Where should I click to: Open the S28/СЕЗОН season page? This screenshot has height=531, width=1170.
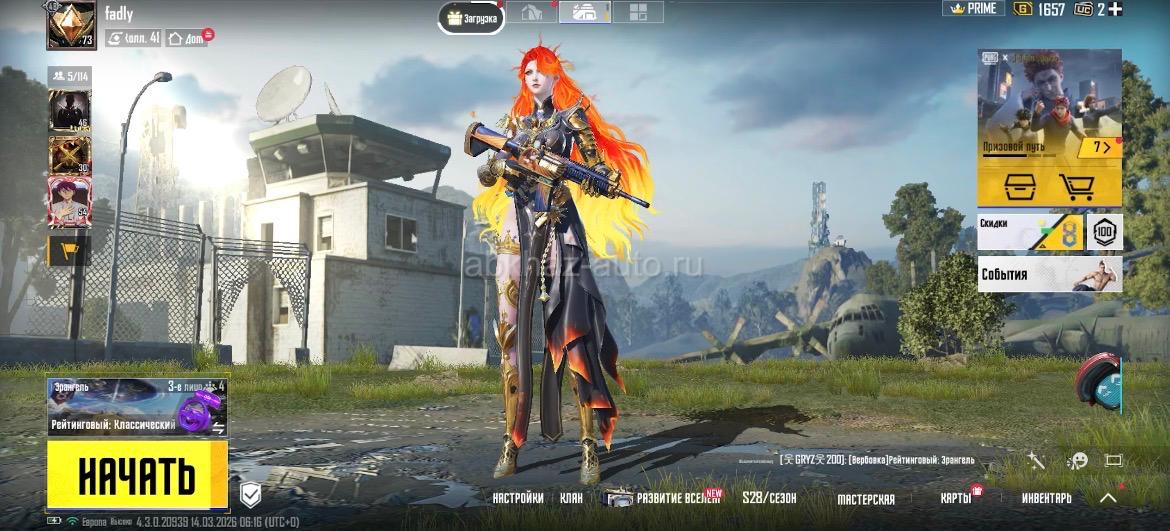[x=769, y=498]
